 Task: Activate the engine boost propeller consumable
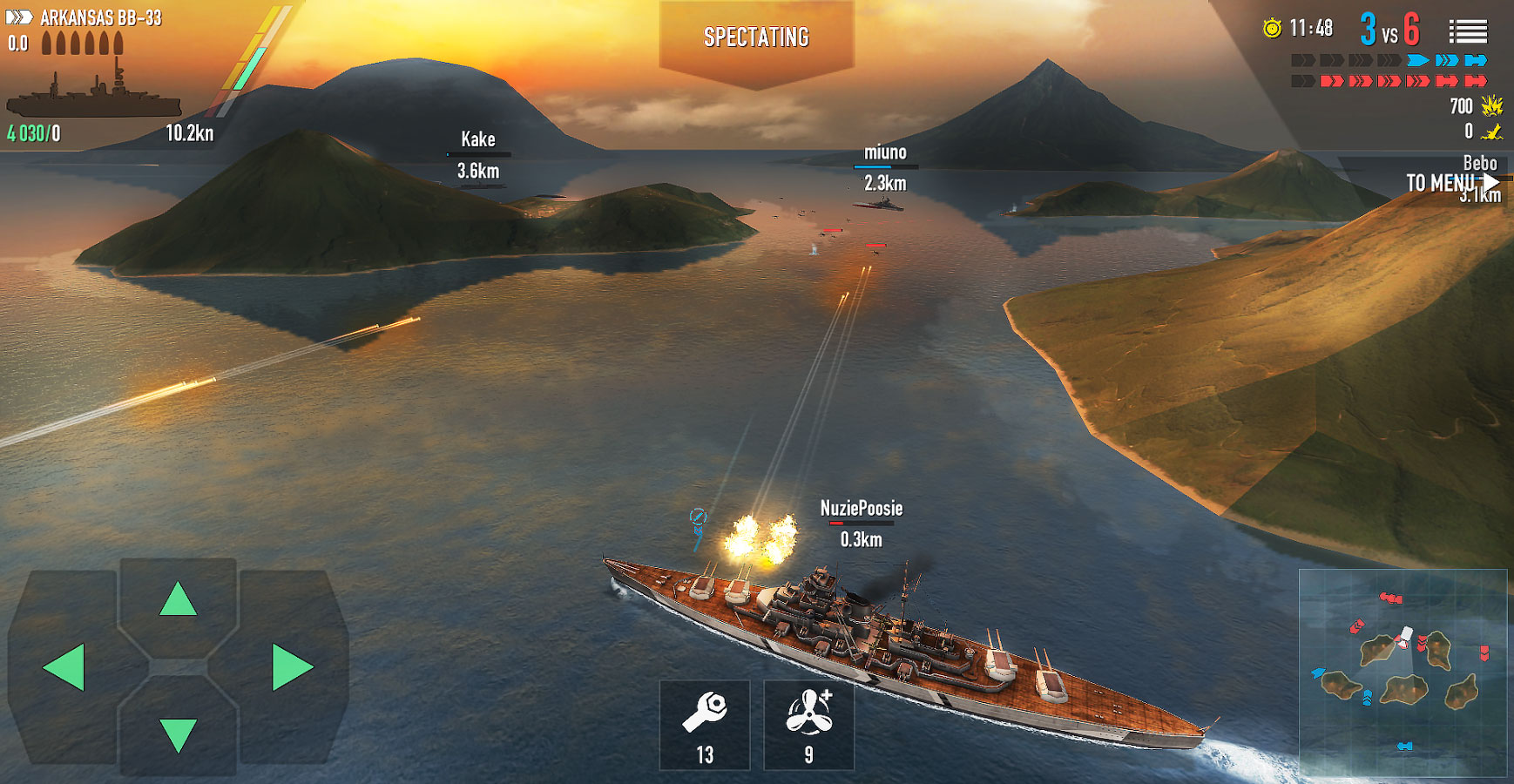(x=808, y=726)
